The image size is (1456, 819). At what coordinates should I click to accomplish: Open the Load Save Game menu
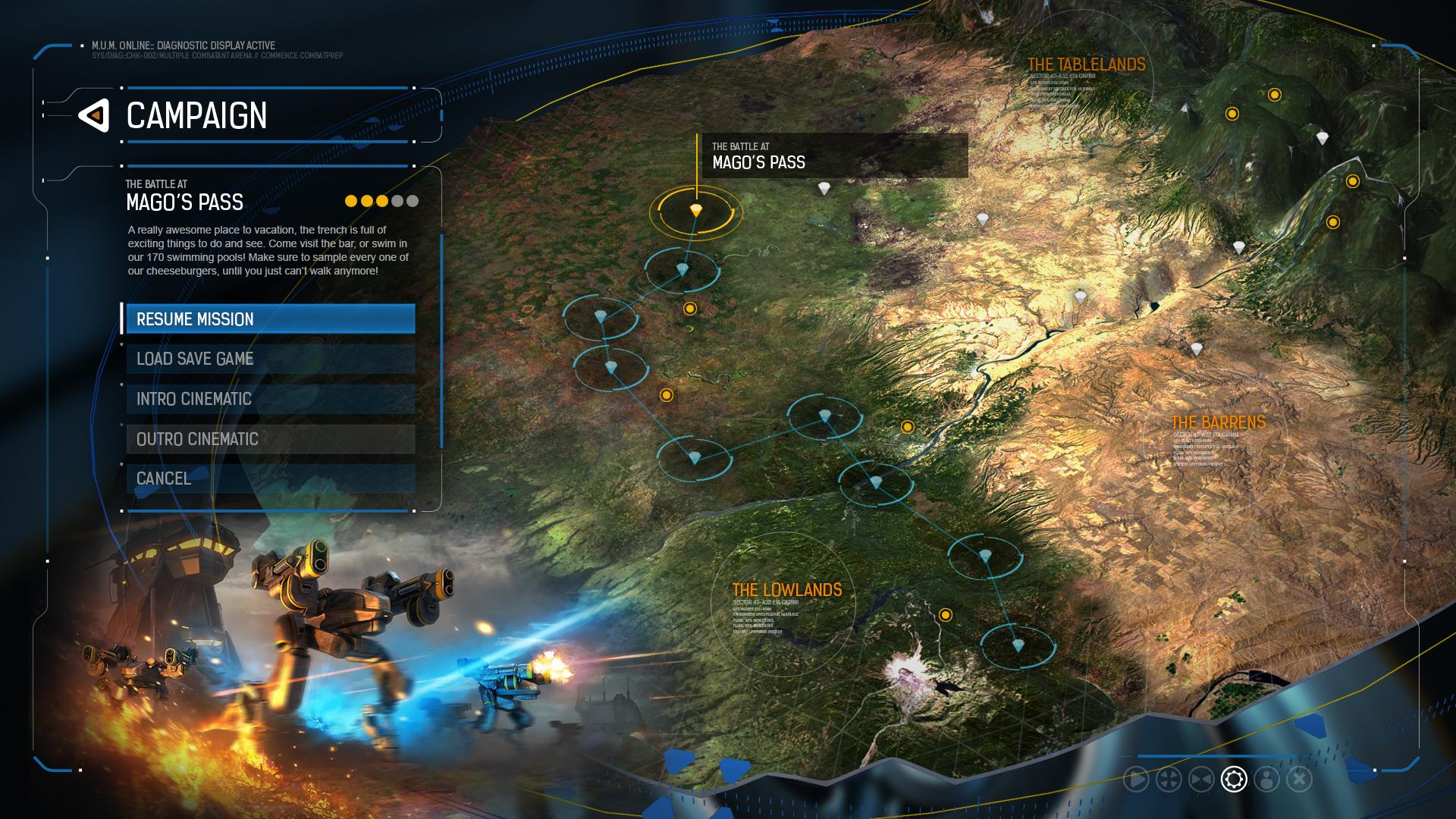click(270, 359)
